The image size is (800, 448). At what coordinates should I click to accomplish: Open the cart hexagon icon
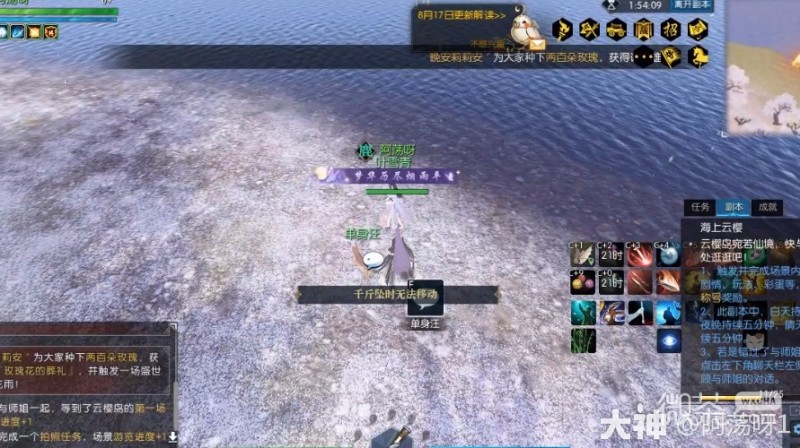click(617, 29)
